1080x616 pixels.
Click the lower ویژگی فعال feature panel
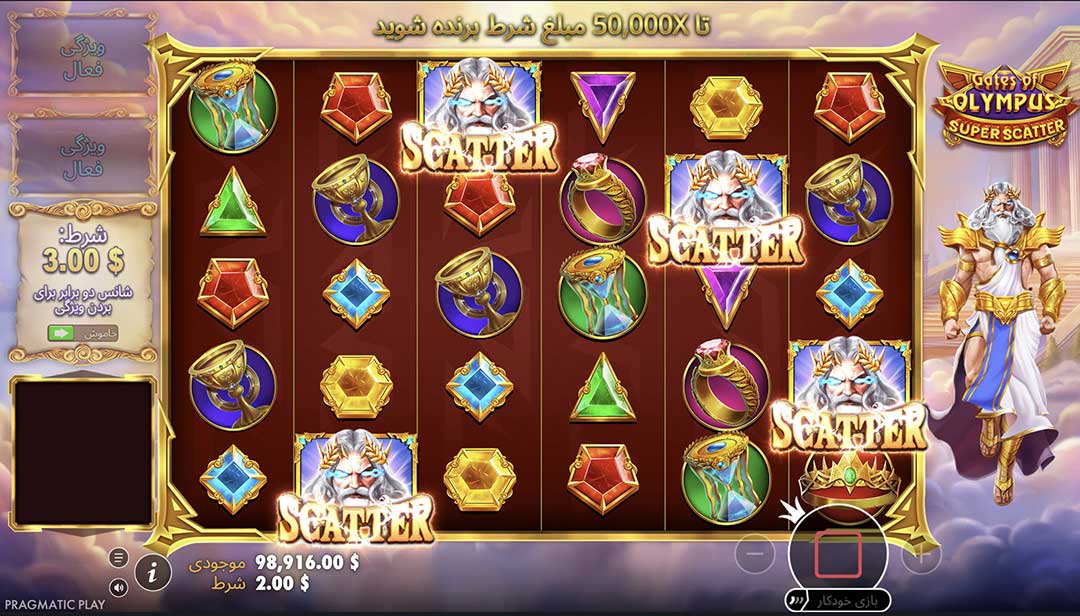pyautogui.click(x=82, y=157)
